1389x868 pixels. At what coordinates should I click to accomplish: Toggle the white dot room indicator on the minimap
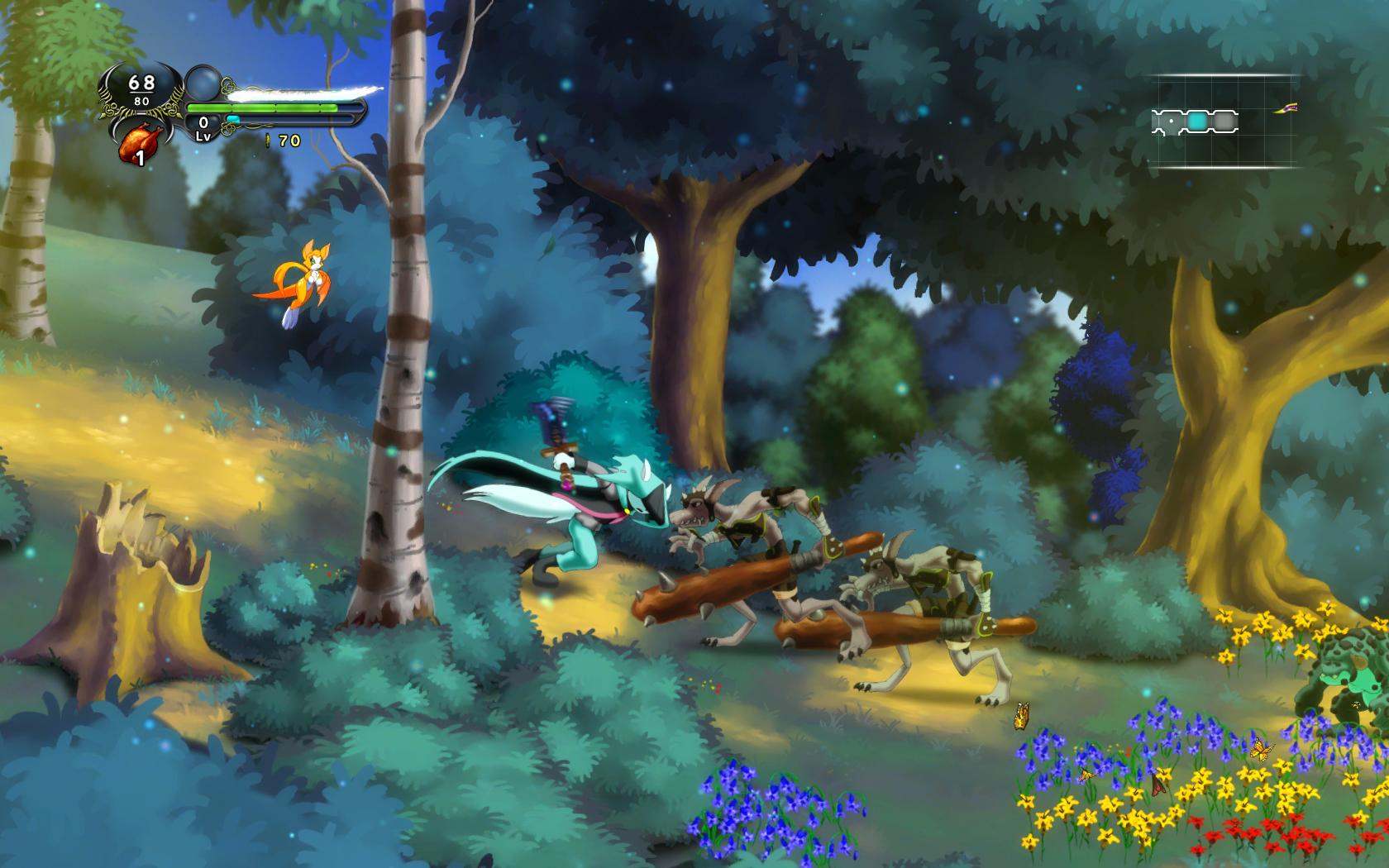pyautogui.click(x=1172, y=121)
